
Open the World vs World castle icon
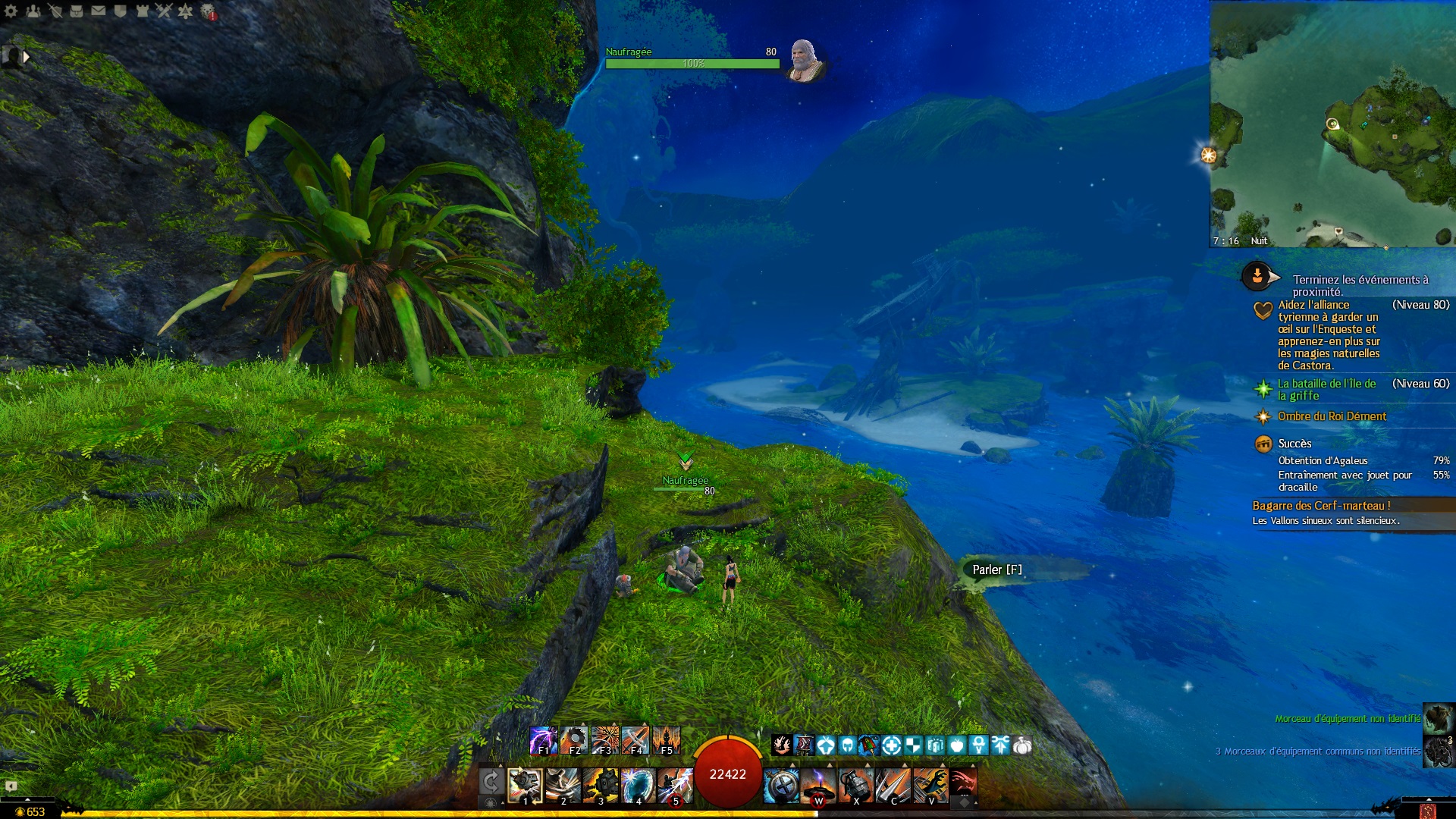click(142, 11)
